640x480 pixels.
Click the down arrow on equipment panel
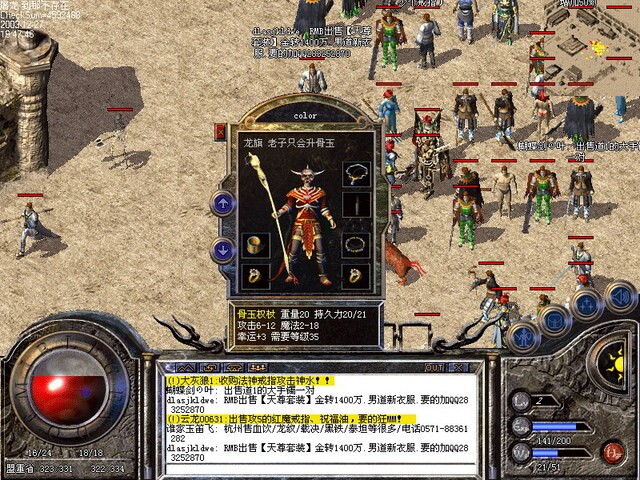click(x=222, y=250)
